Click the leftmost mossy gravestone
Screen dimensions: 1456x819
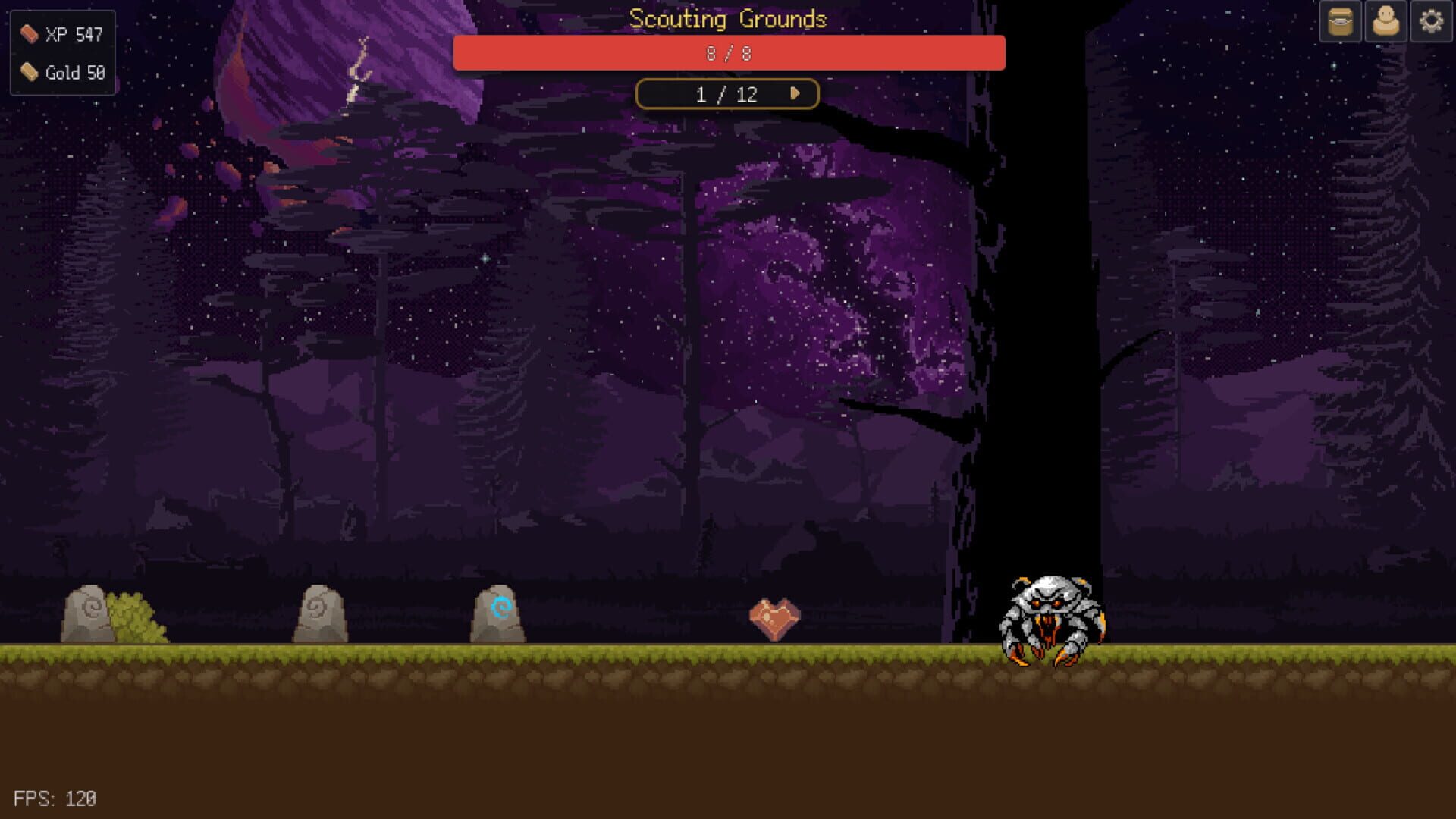[86, 613]
